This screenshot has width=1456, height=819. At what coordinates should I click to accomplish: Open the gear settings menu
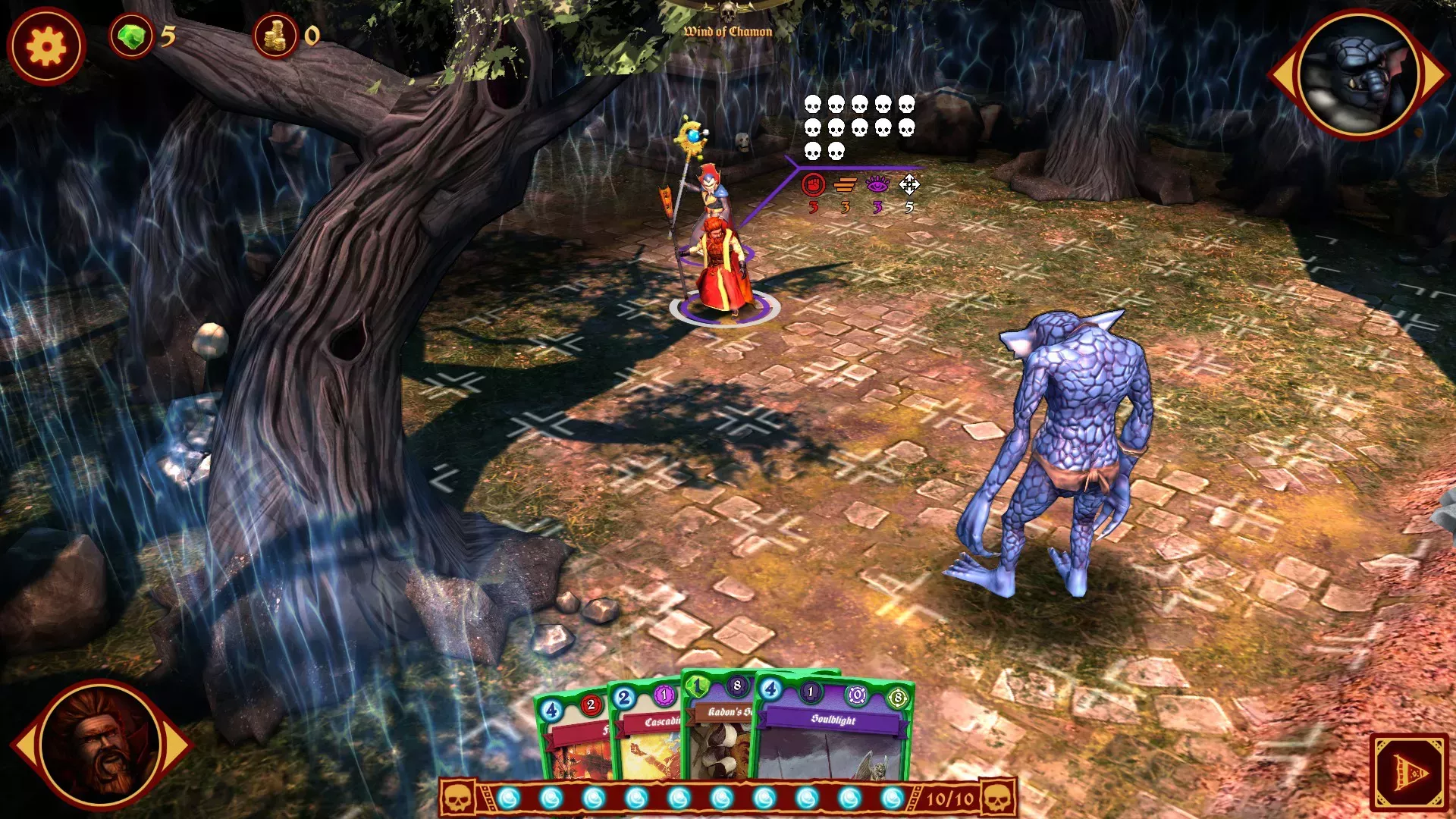pyautogui.click(x=46, y=46)
